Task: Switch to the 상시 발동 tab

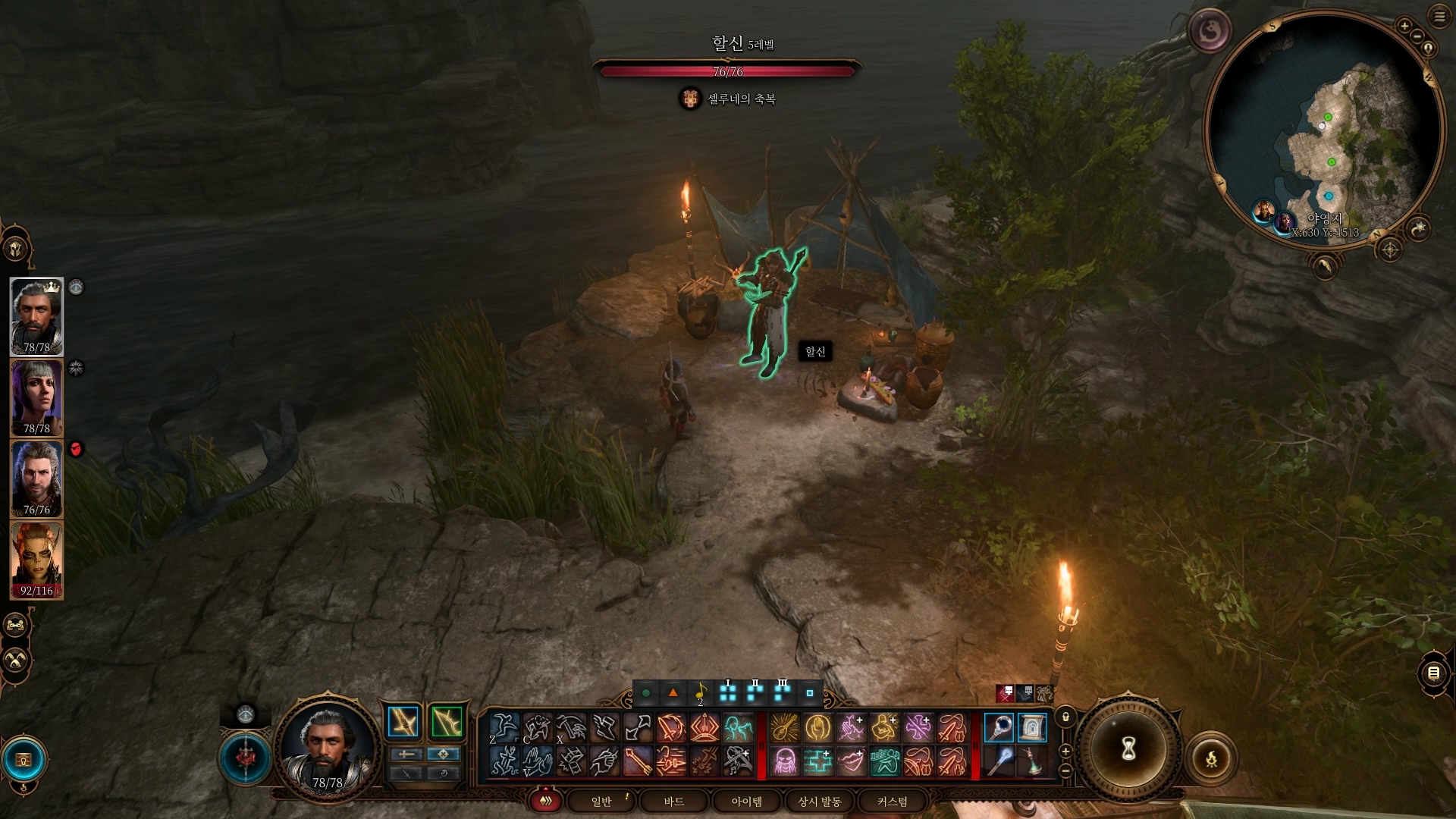Action: click(x=819, y=802)
